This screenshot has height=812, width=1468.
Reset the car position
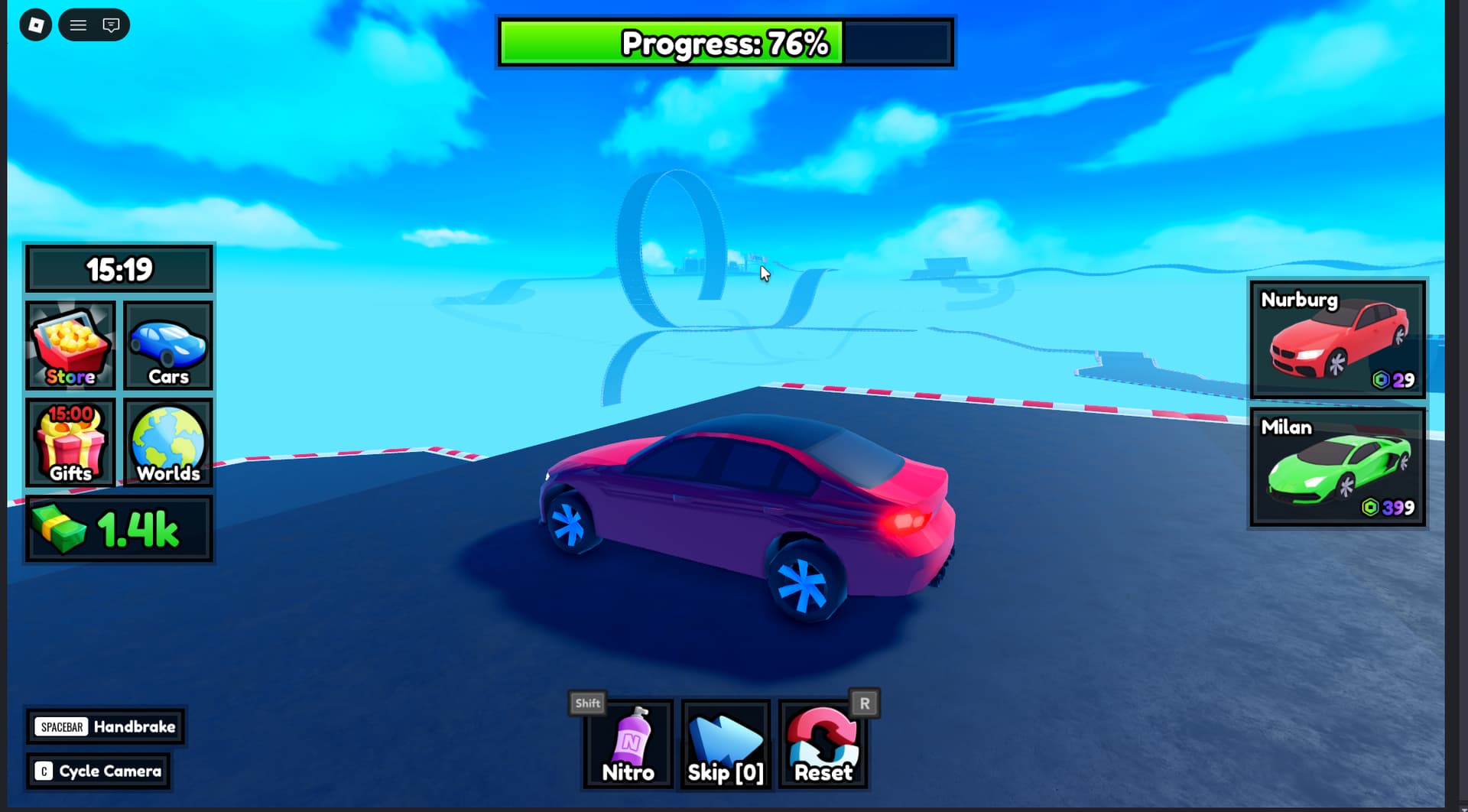[823, 745]
